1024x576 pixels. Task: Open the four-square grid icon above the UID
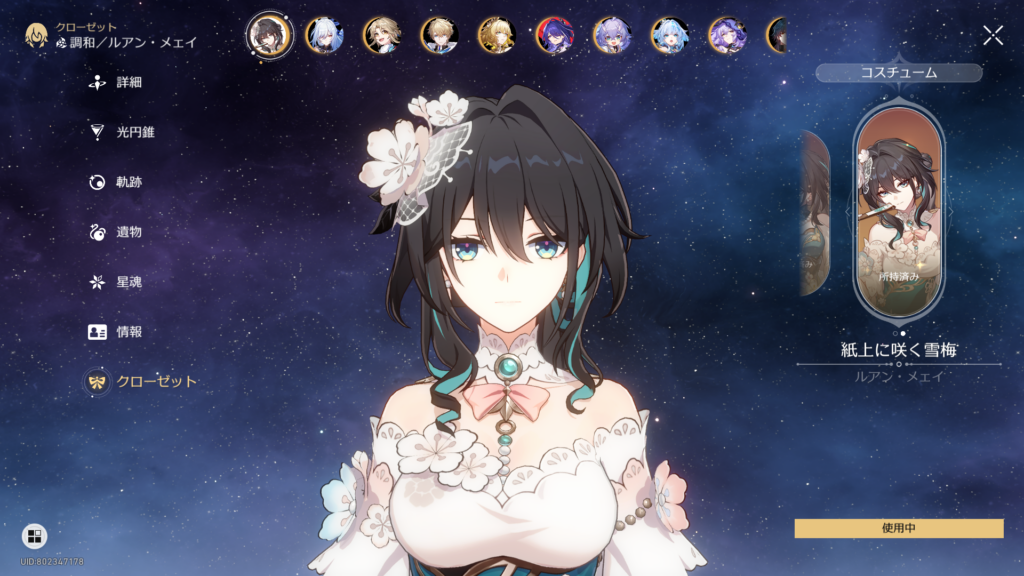[34, 536]
